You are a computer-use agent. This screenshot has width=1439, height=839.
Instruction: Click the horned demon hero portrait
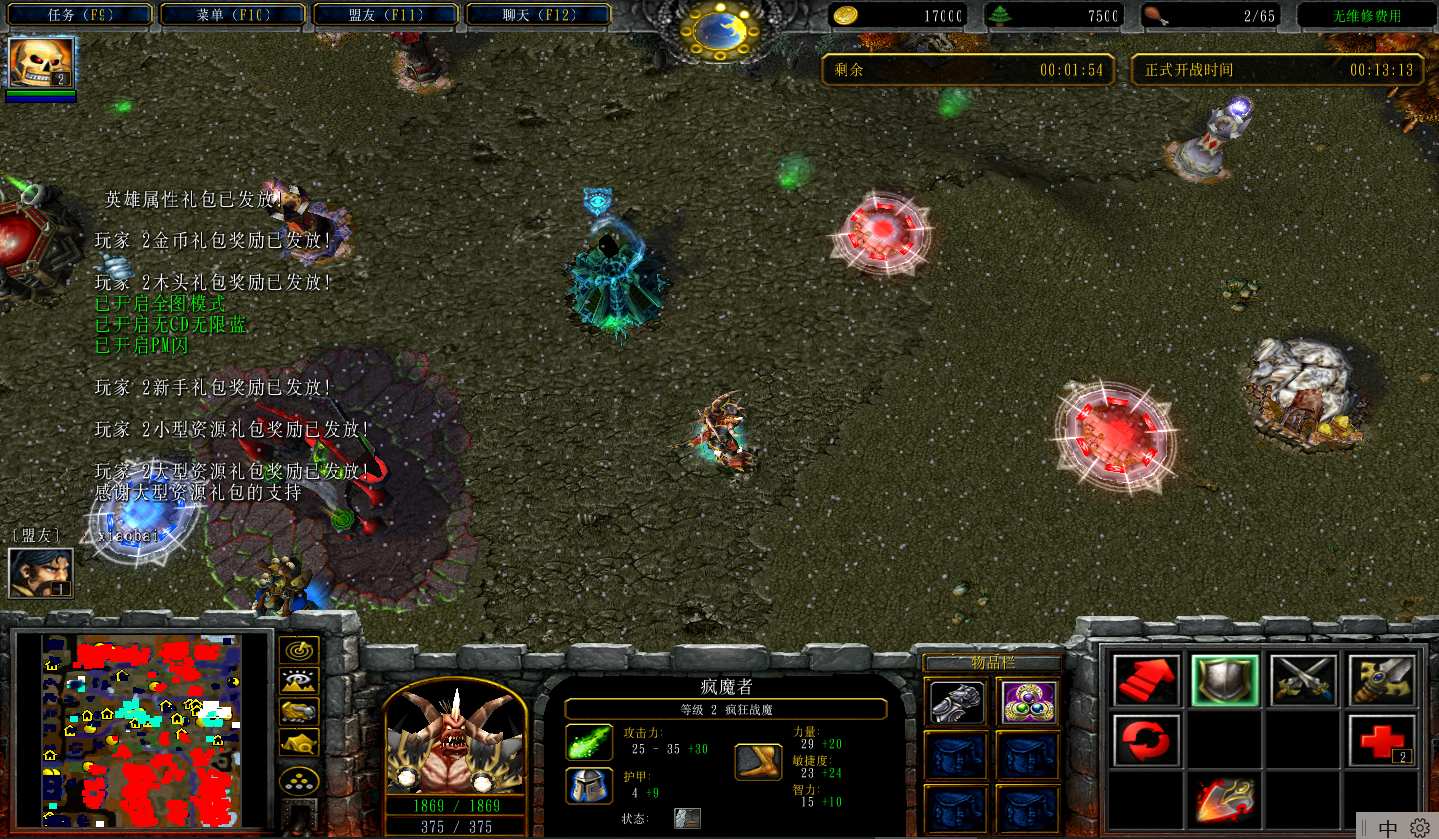click(455, 740)
